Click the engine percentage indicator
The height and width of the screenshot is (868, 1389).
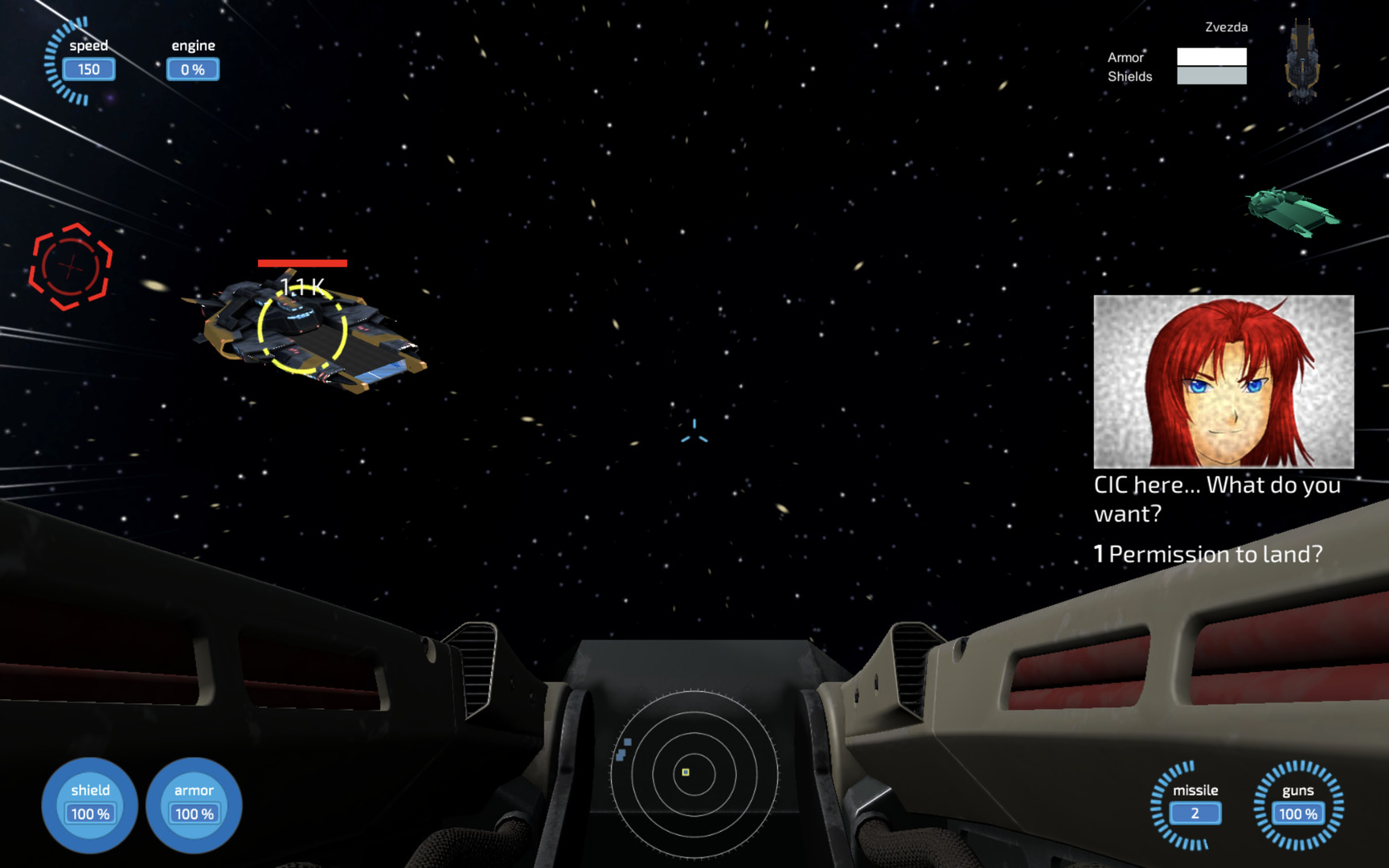pos(193,69)
